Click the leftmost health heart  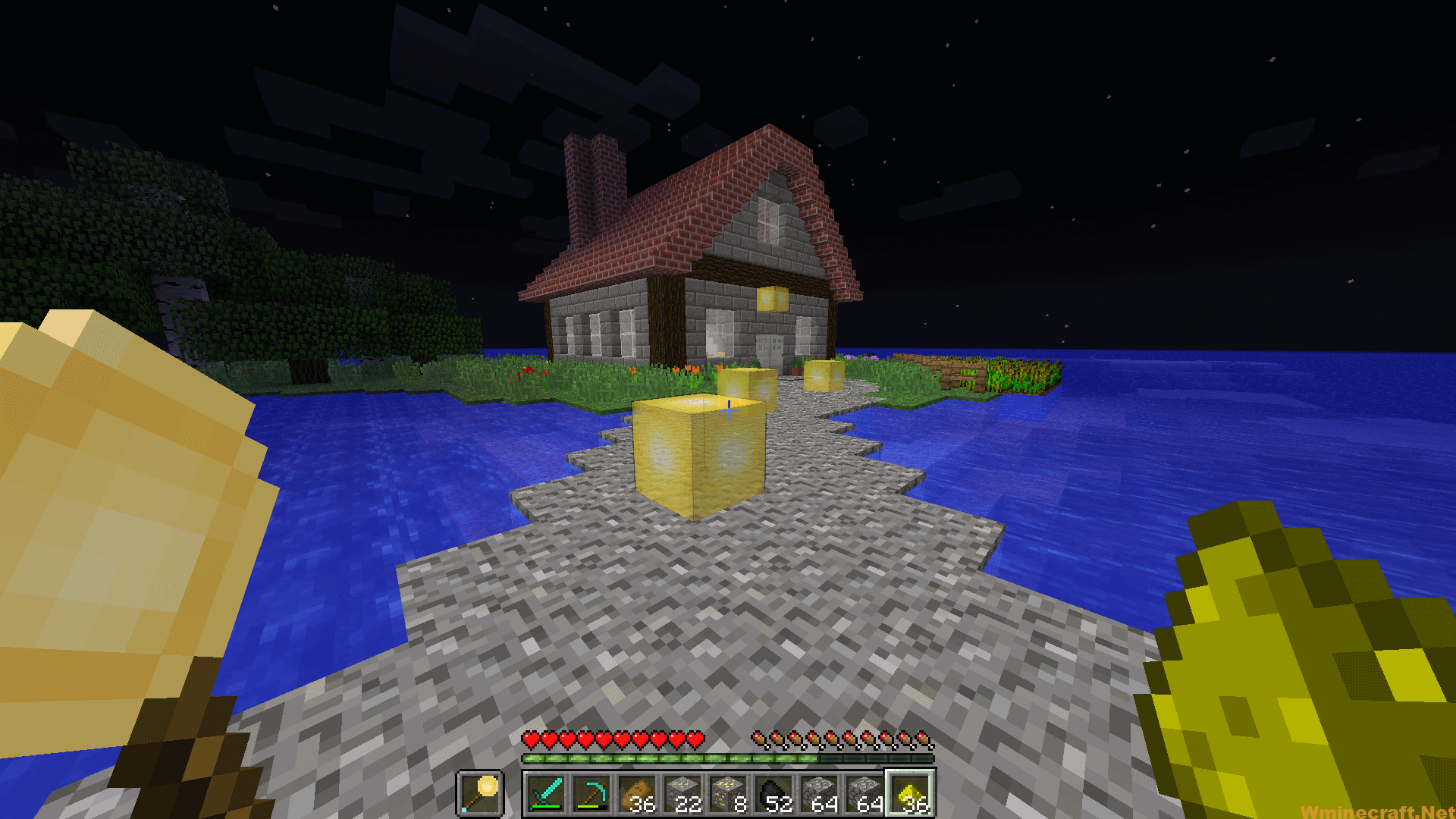click(x=530, y=739)
